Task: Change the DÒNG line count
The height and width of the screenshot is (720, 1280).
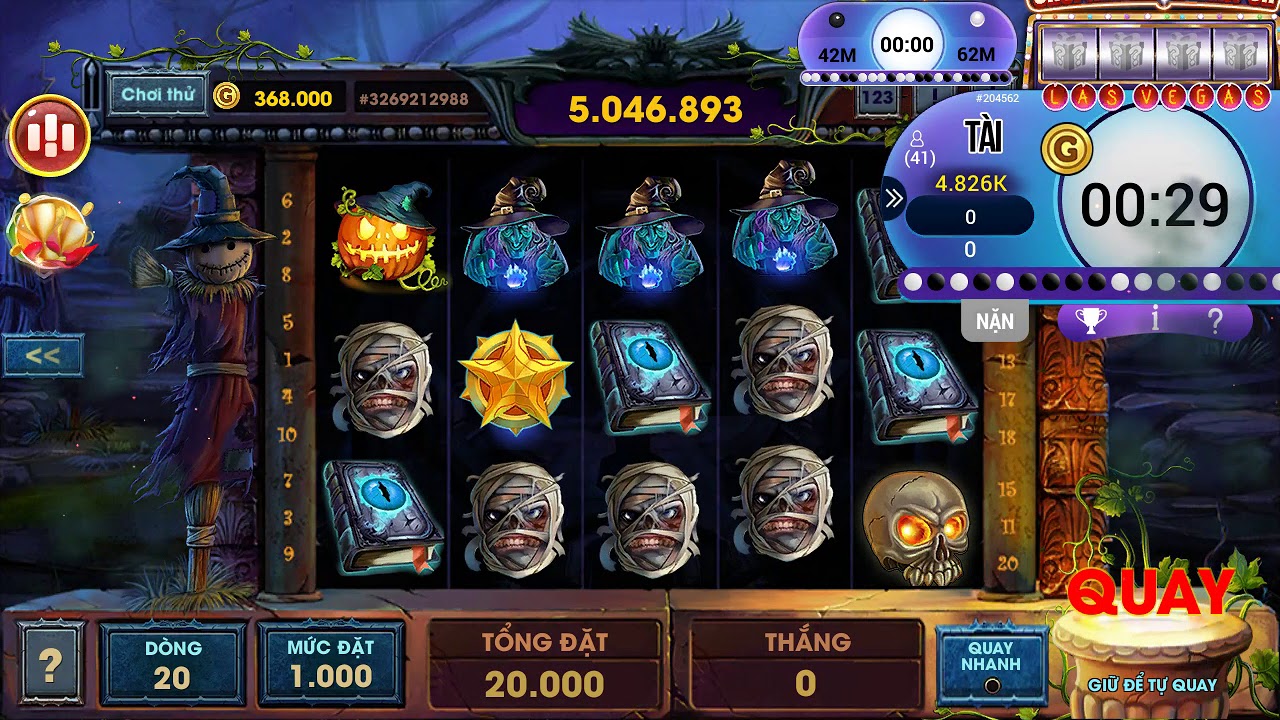Action: pyautogui.click(x=172, y=664)
